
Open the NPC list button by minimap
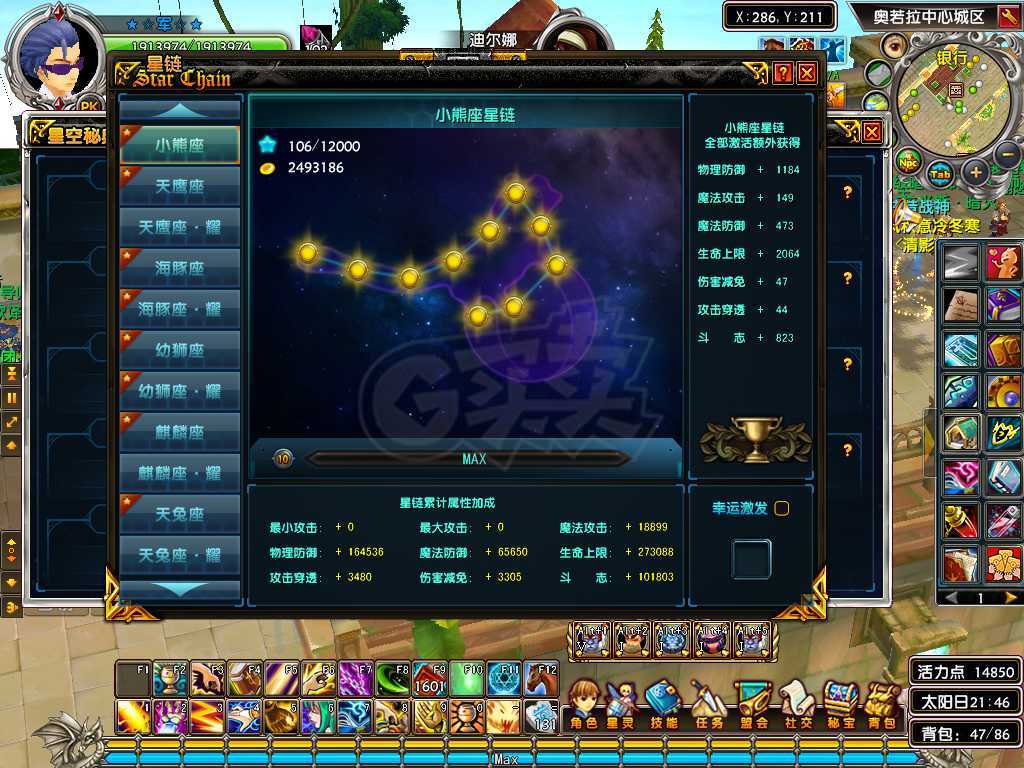pyautogui.click(x=908, y=161)
